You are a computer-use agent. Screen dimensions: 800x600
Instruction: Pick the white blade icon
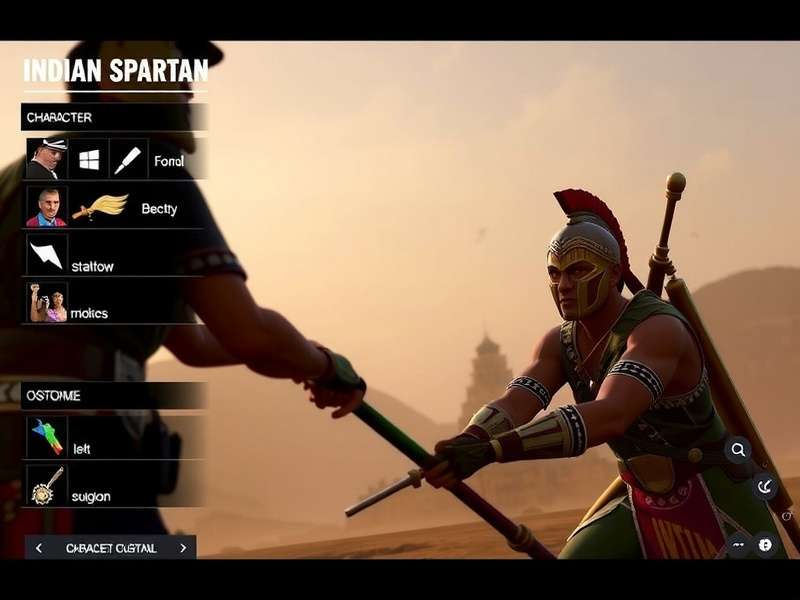[128, 159]
